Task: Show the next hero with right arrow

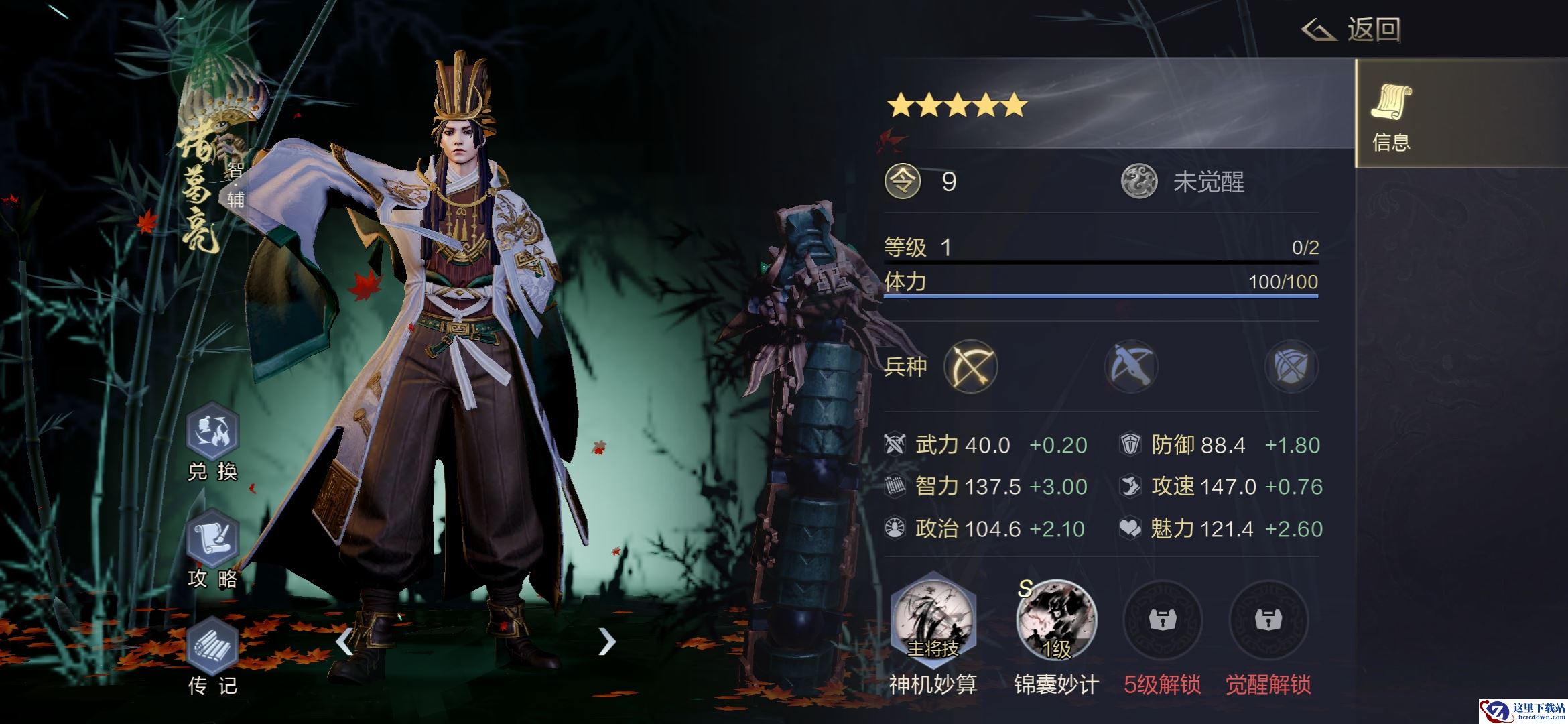Action: (606, 642)
